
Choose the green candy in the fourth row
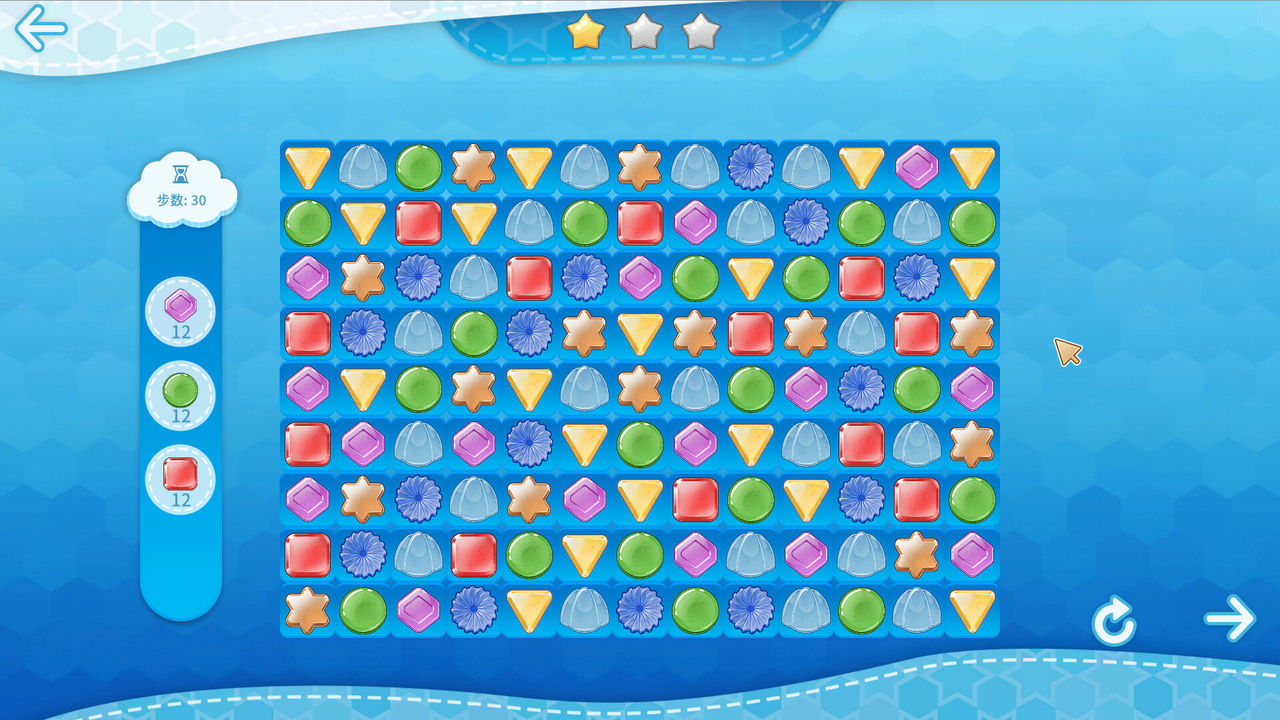474,333
